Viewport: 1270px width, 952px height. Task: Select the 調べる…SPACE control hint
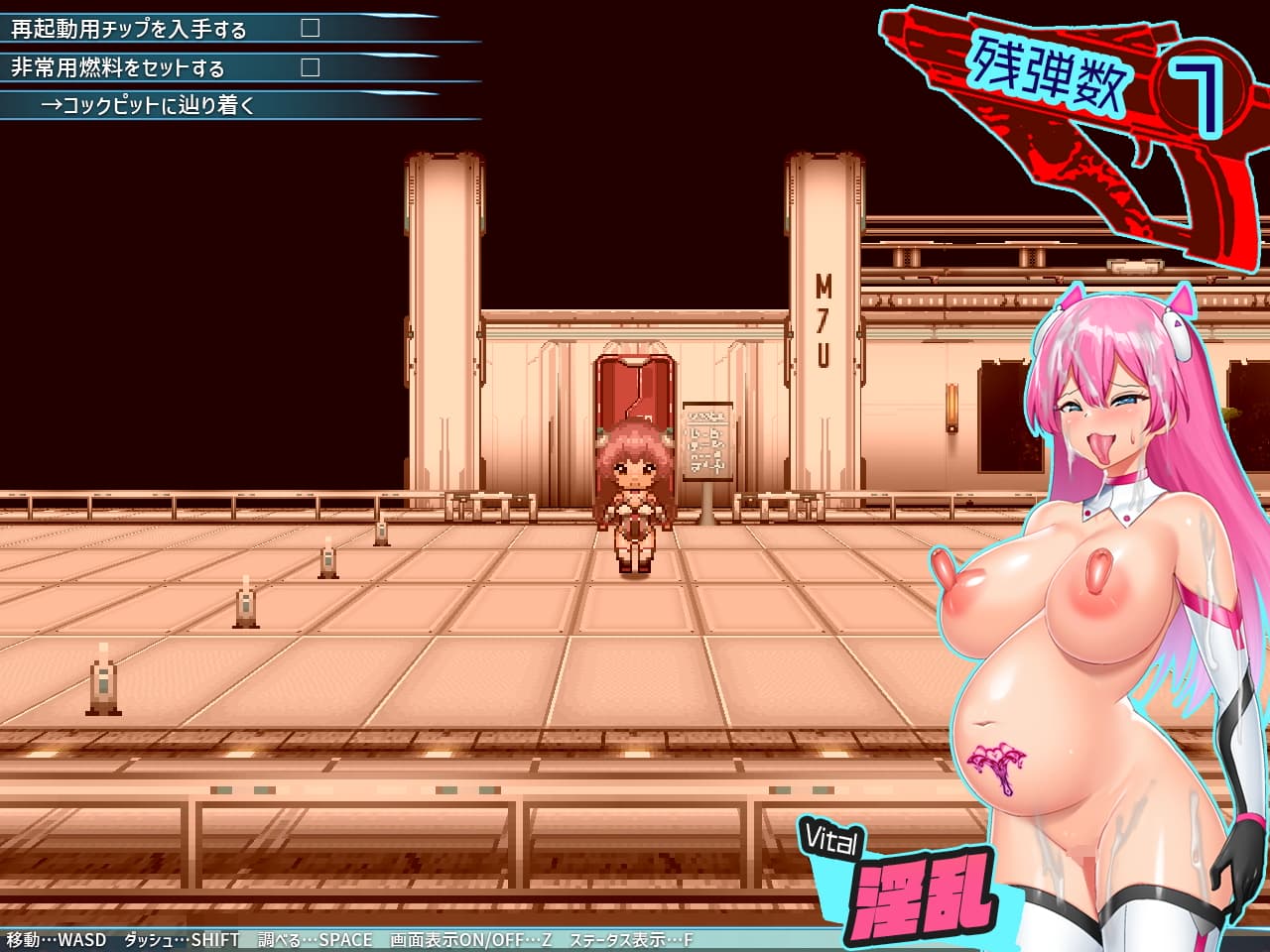coord(313,936)
